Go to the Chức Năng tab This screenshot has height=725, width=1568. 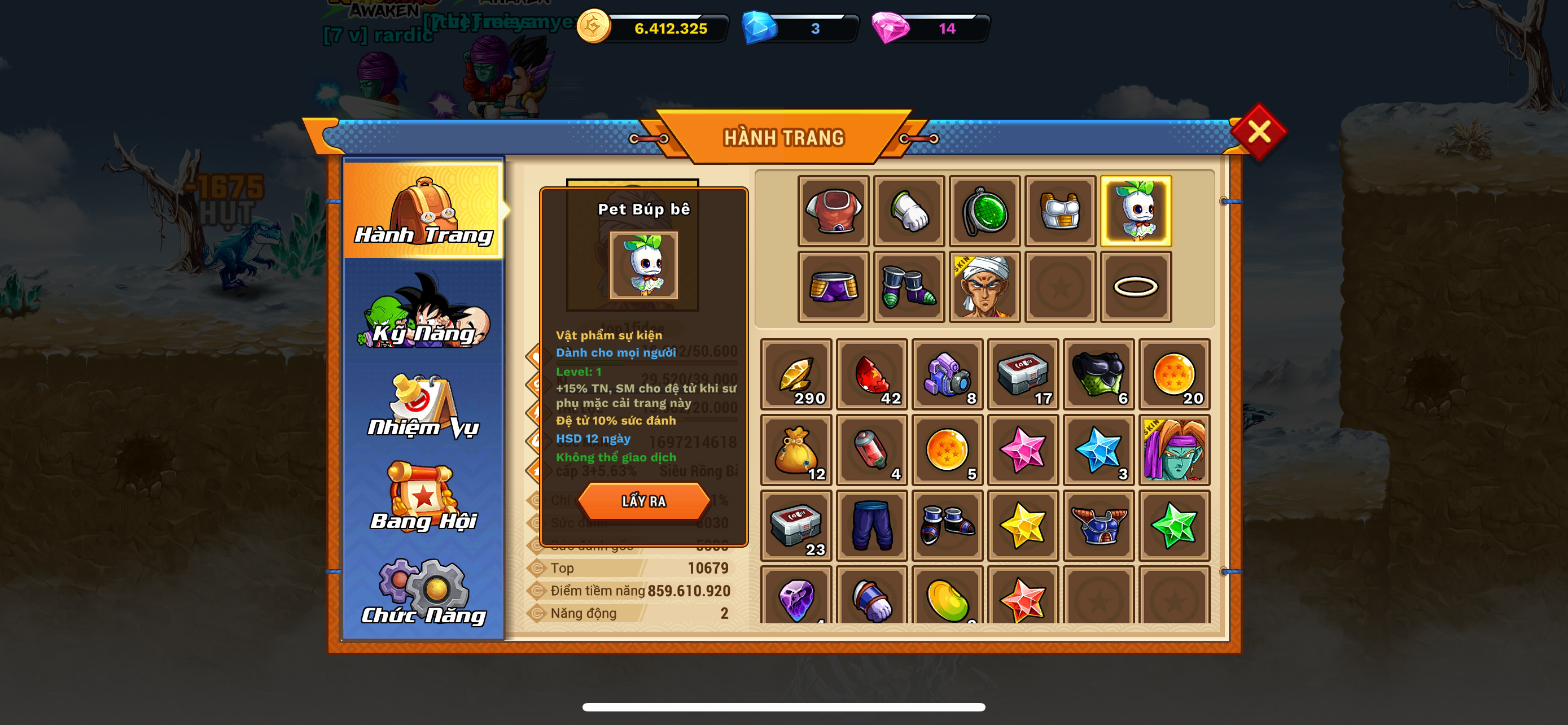[x=424, y=592]
